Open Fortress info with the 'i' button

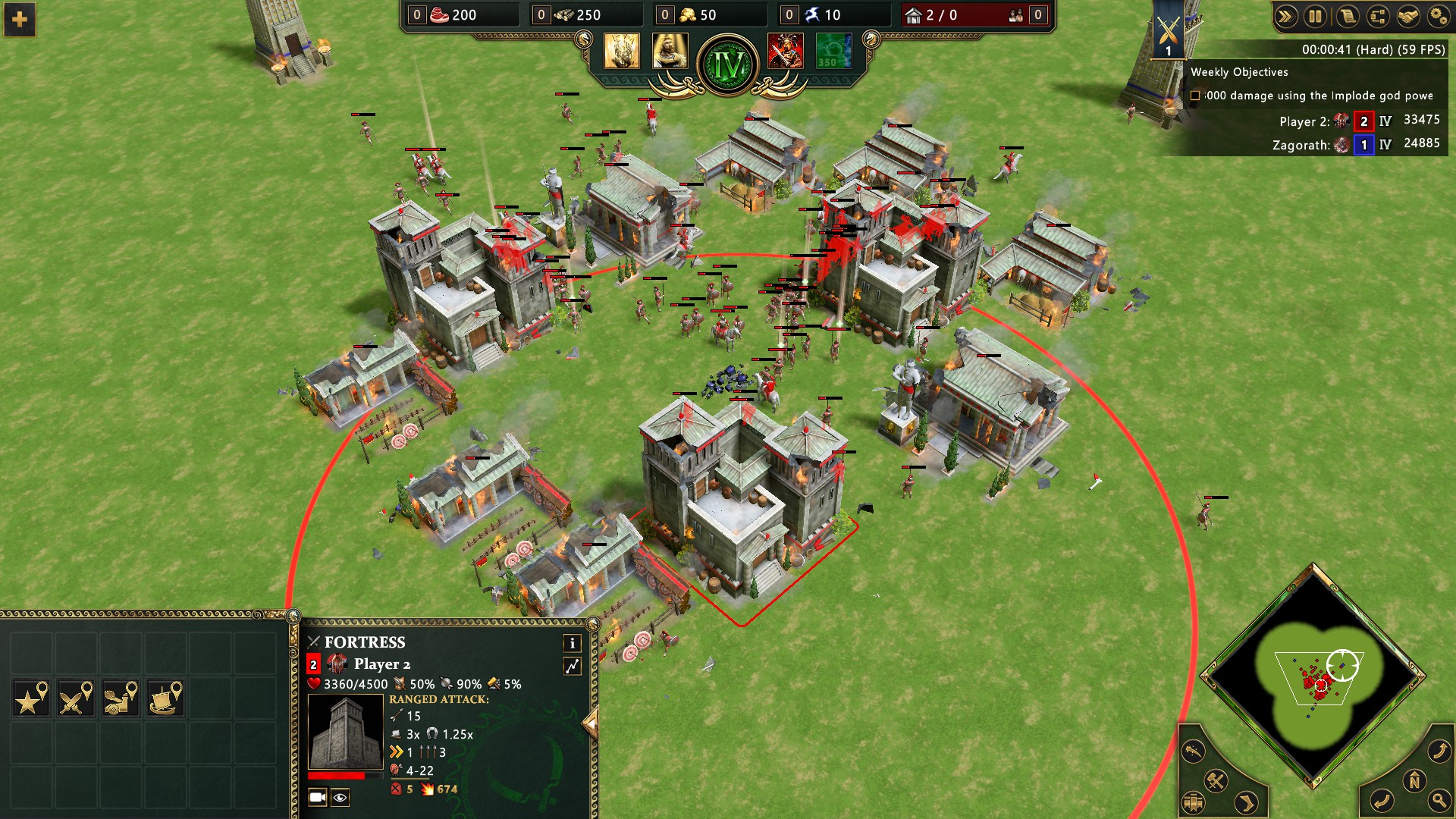click(572, 643)
